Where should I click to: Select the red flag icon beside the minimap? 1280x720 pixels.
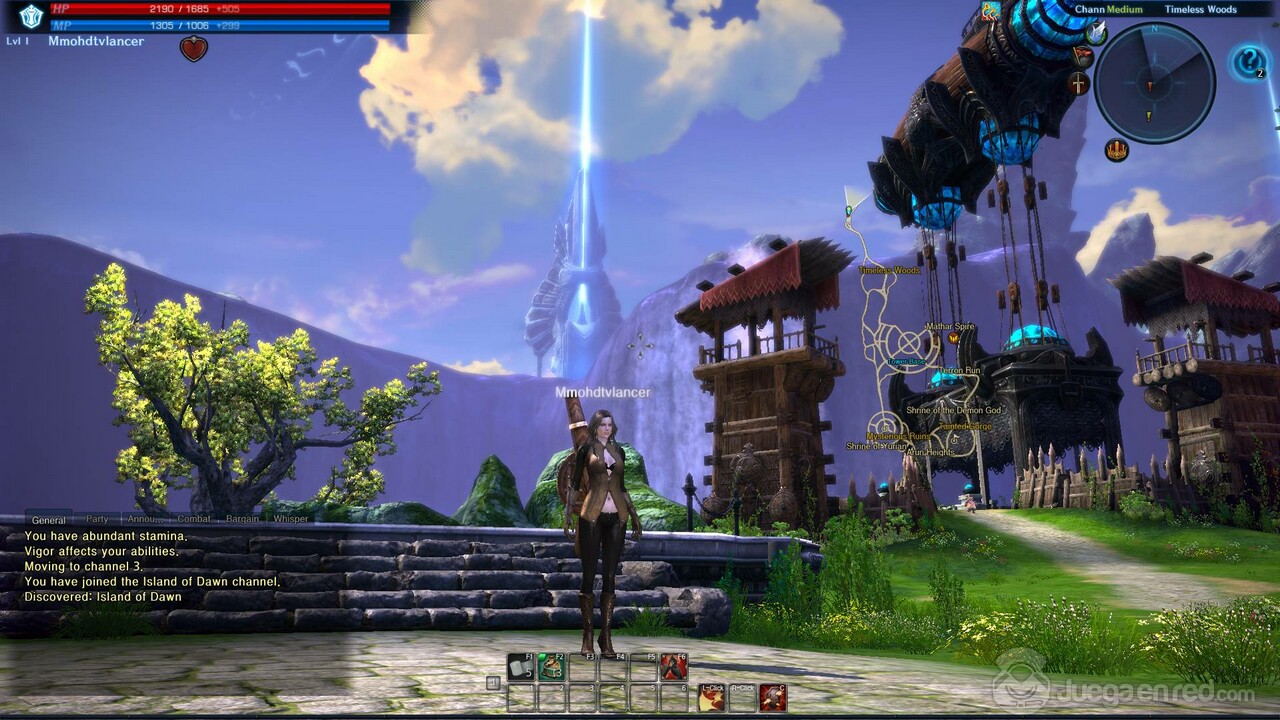point(1082,56)
